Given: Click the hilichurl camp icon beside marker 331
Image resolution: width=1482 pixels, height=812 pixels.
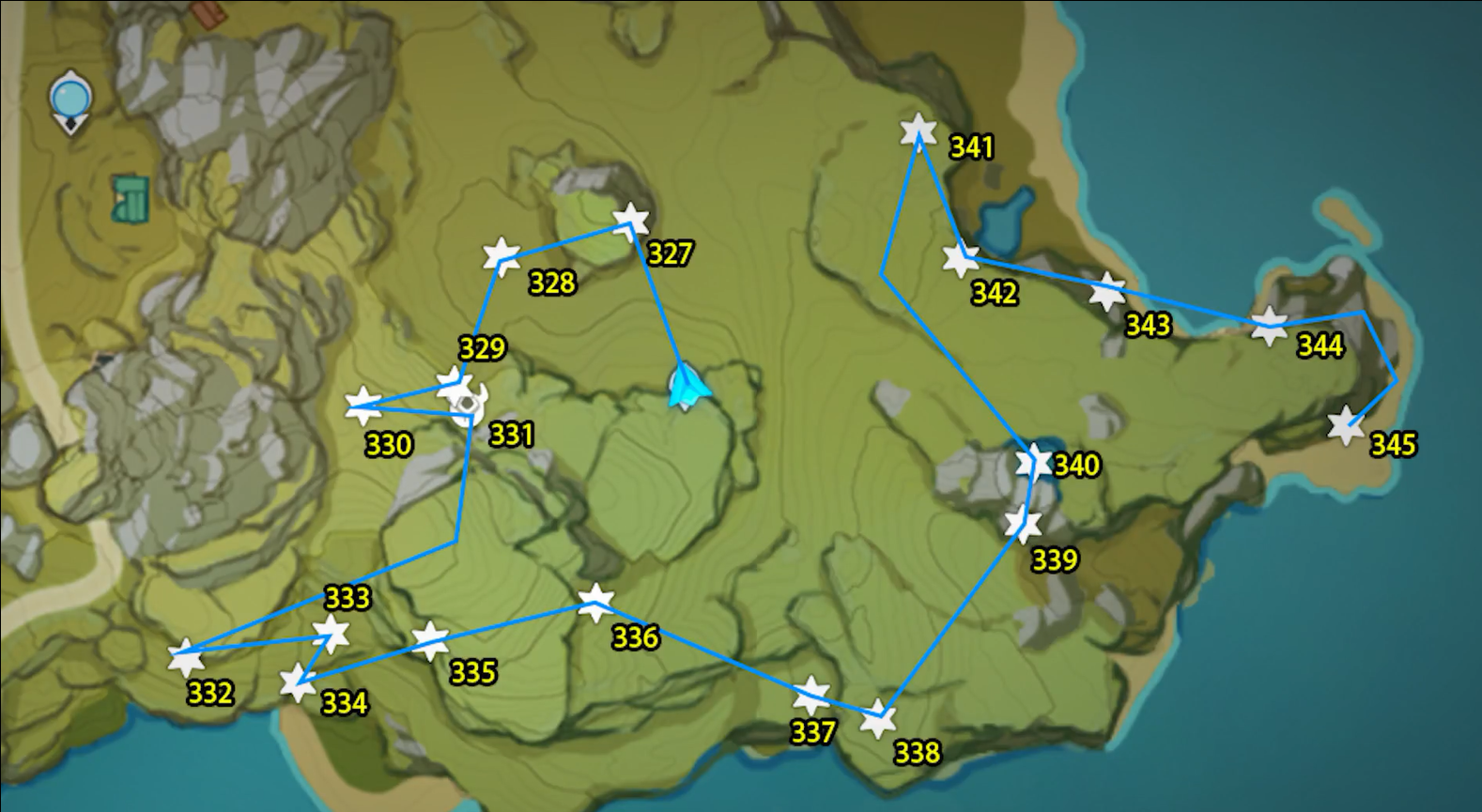Looking at the screenshot, I should [470, 406].
